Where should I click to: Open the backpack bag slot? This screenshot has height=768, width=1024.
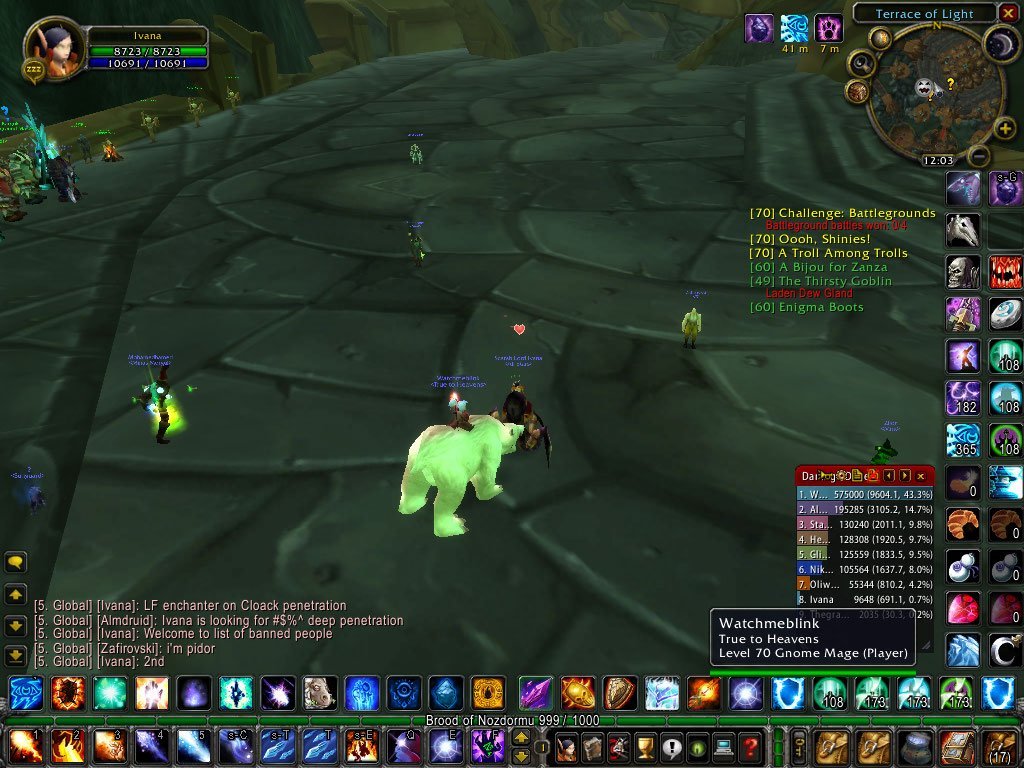click(x=1000, y=747)
